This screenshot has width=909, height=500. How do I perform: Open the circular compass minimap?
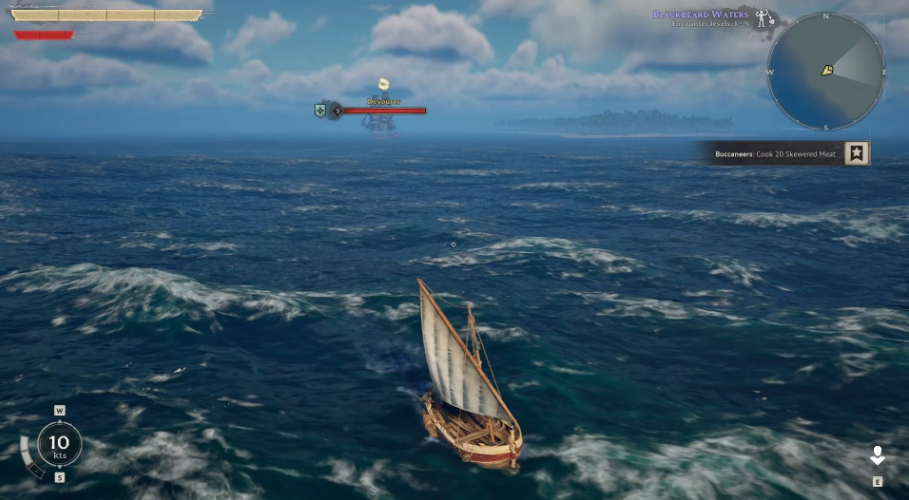coord(825,71)
